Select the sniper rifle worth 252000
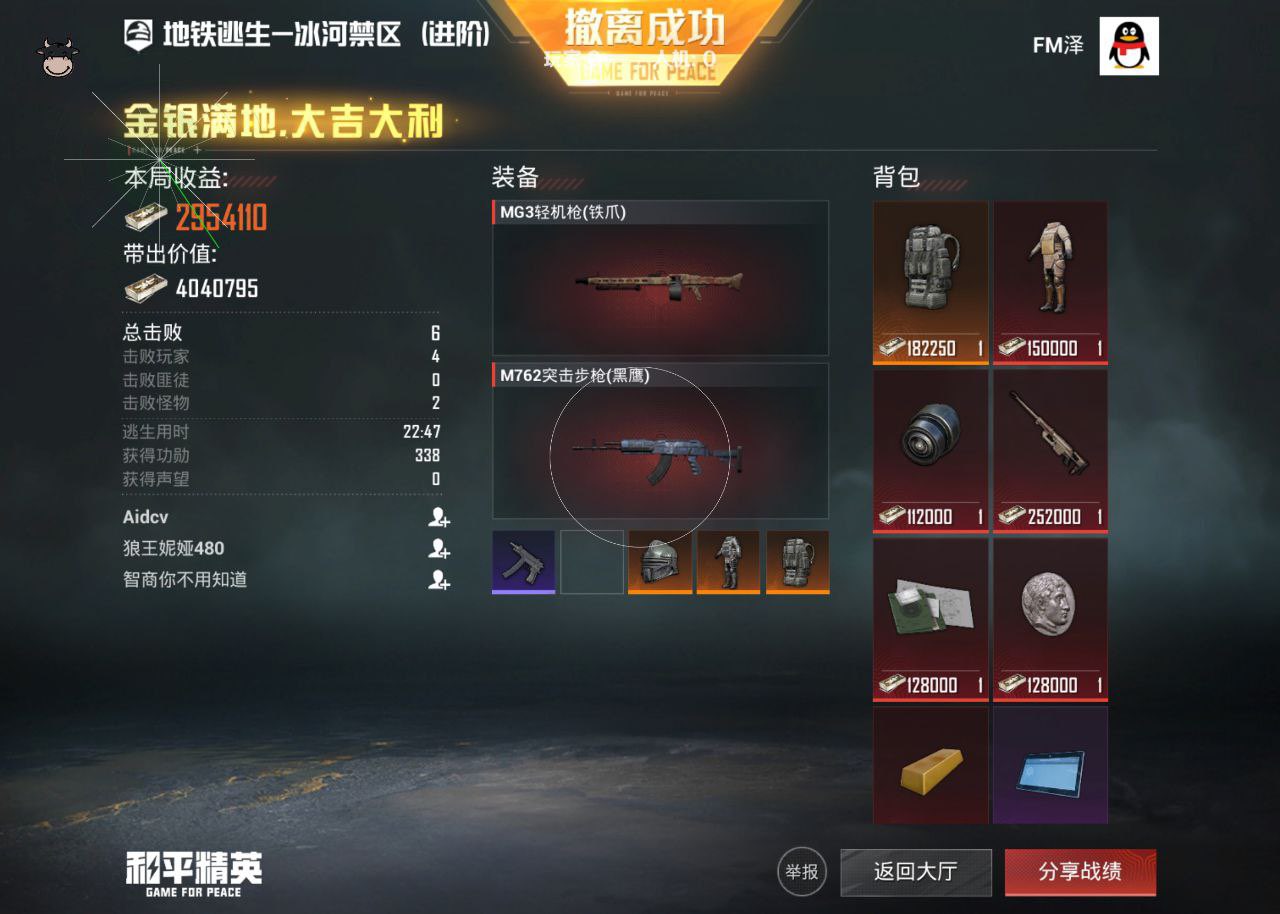Viewport: 1280px width, 914px height. [x=1050, y=450]
